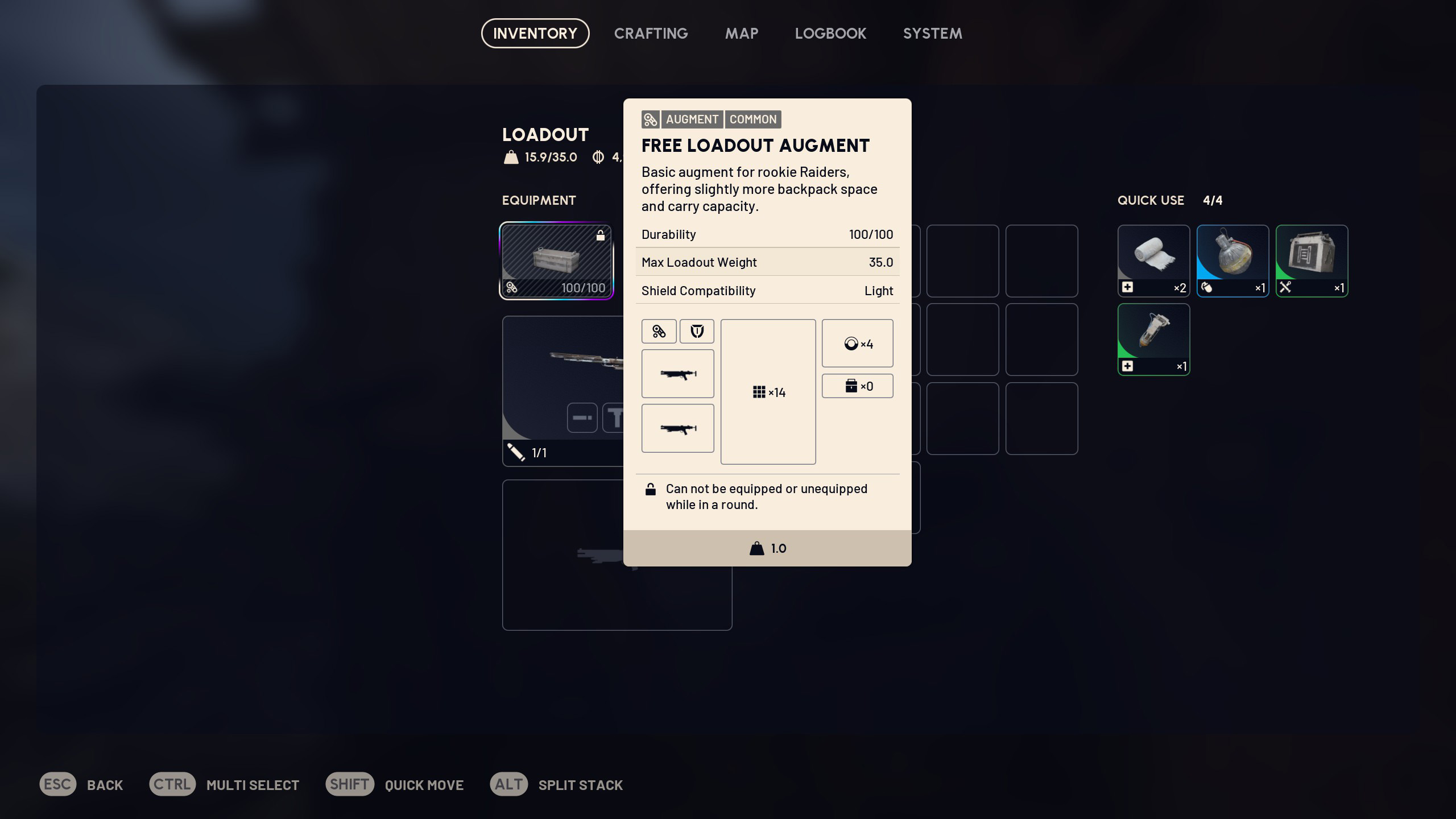Select the Free Loadout Augment equipment slot
Image resolution: width=1456 pixels, height=819 pixels.
coord(556,261)
